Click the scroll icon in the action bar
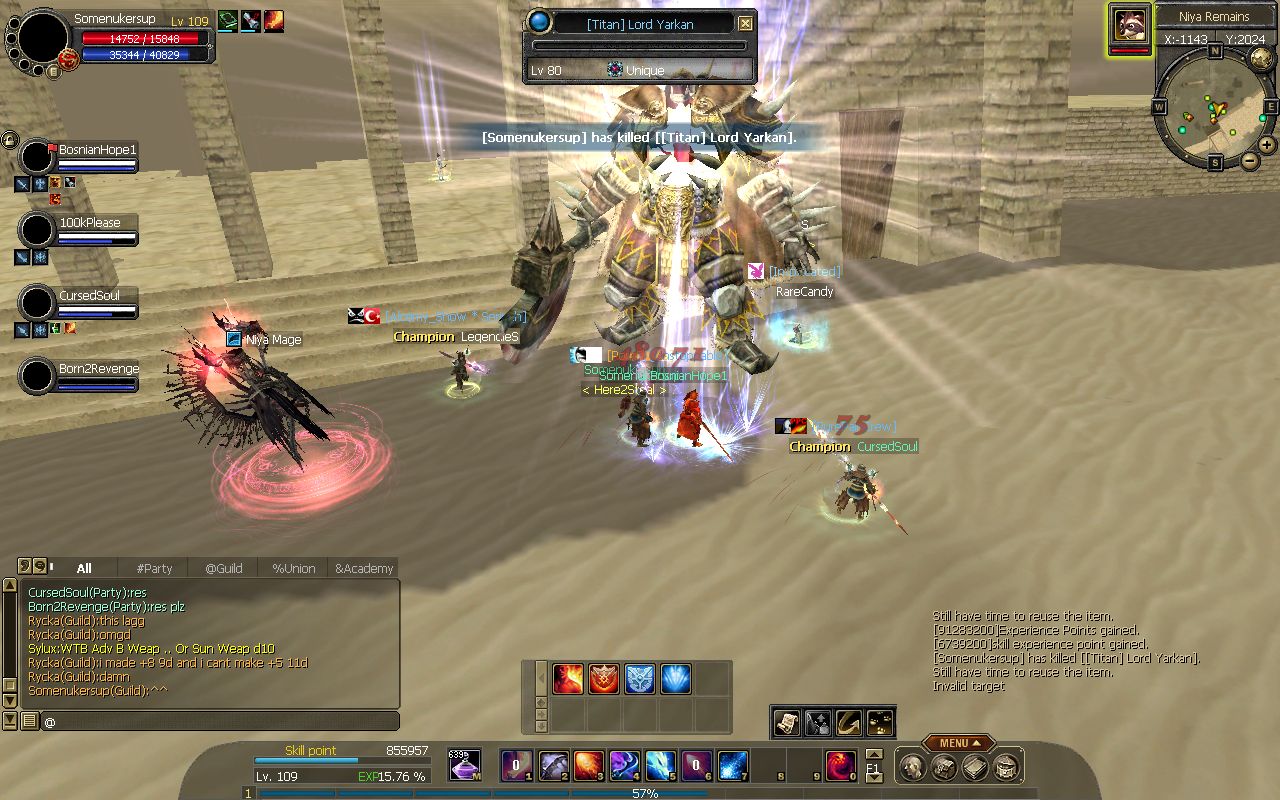Image resolution: width=1280 pixels, height=800 pixels. pos(787,722)
